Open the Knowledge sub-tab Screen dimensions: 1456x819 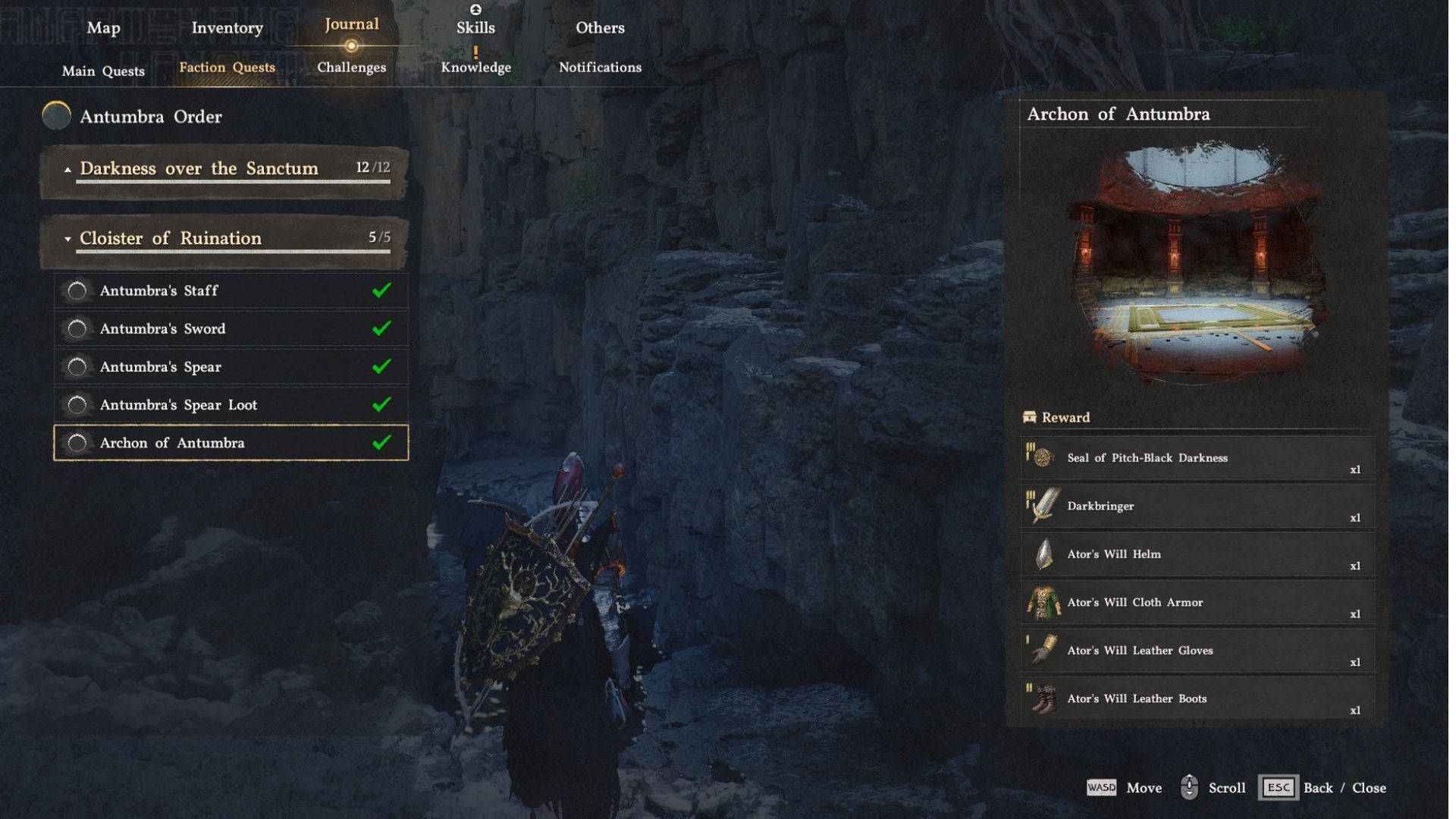tap(475, 67)
